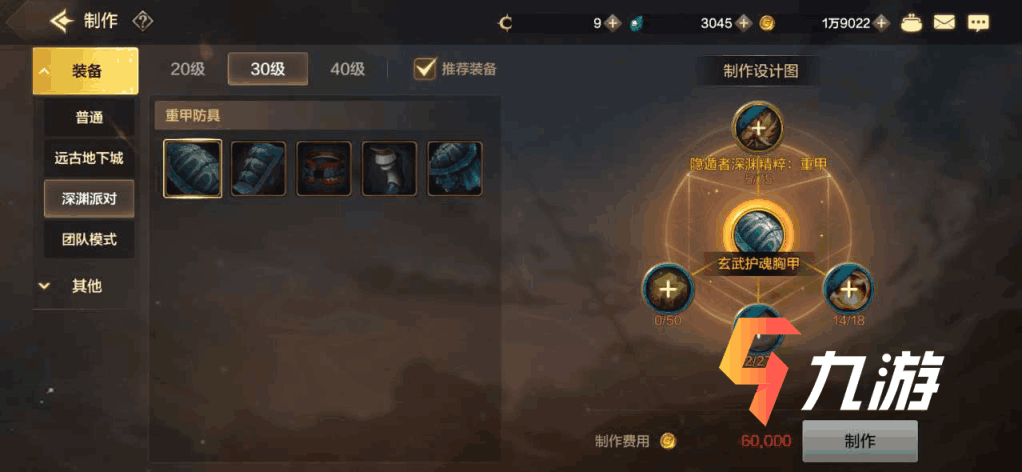
Task: Select the 普通 equipment category
Action: (89, 117)
